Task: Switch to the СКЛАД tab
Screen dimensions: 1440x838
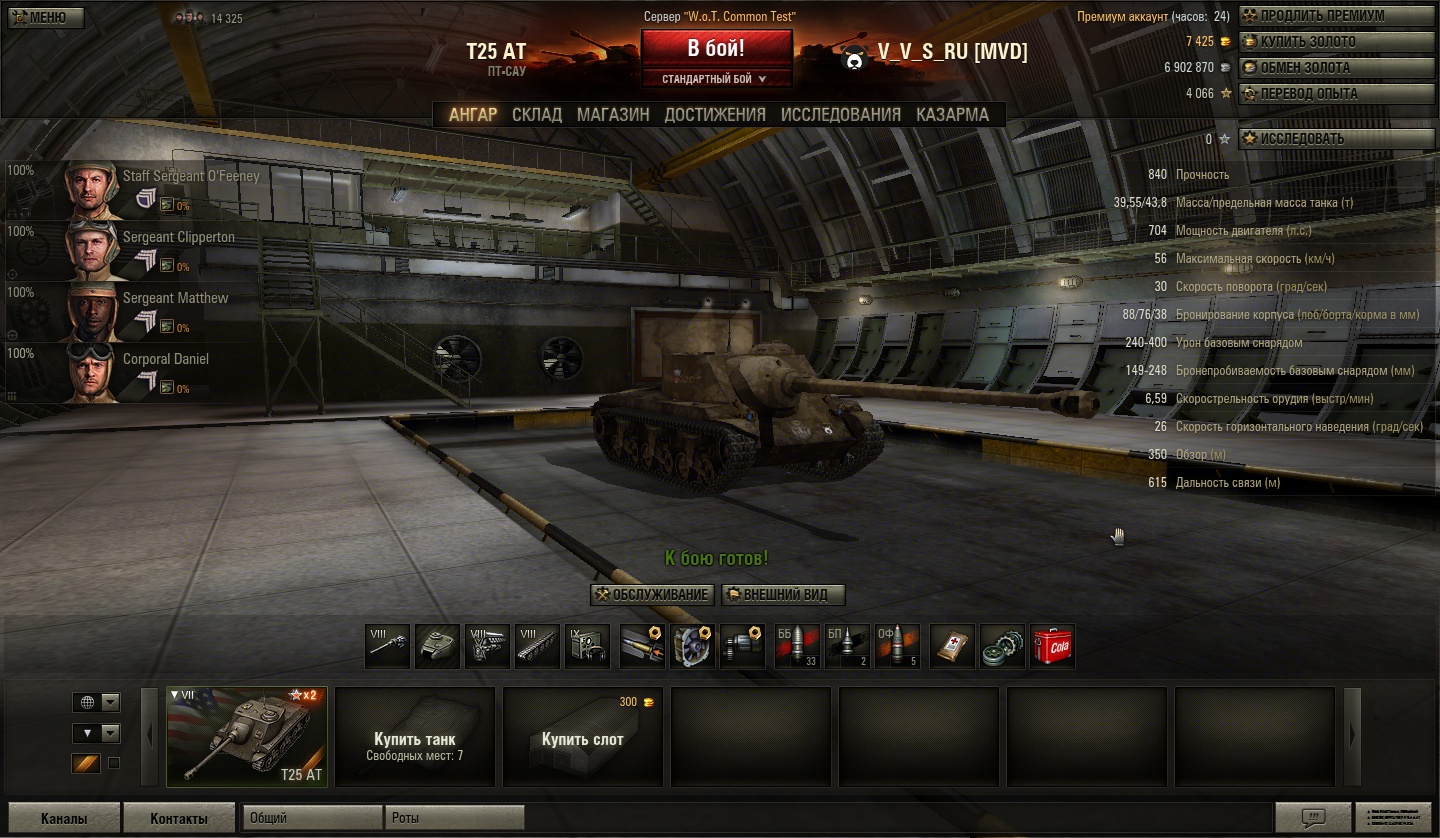Action: coord(537,115)
